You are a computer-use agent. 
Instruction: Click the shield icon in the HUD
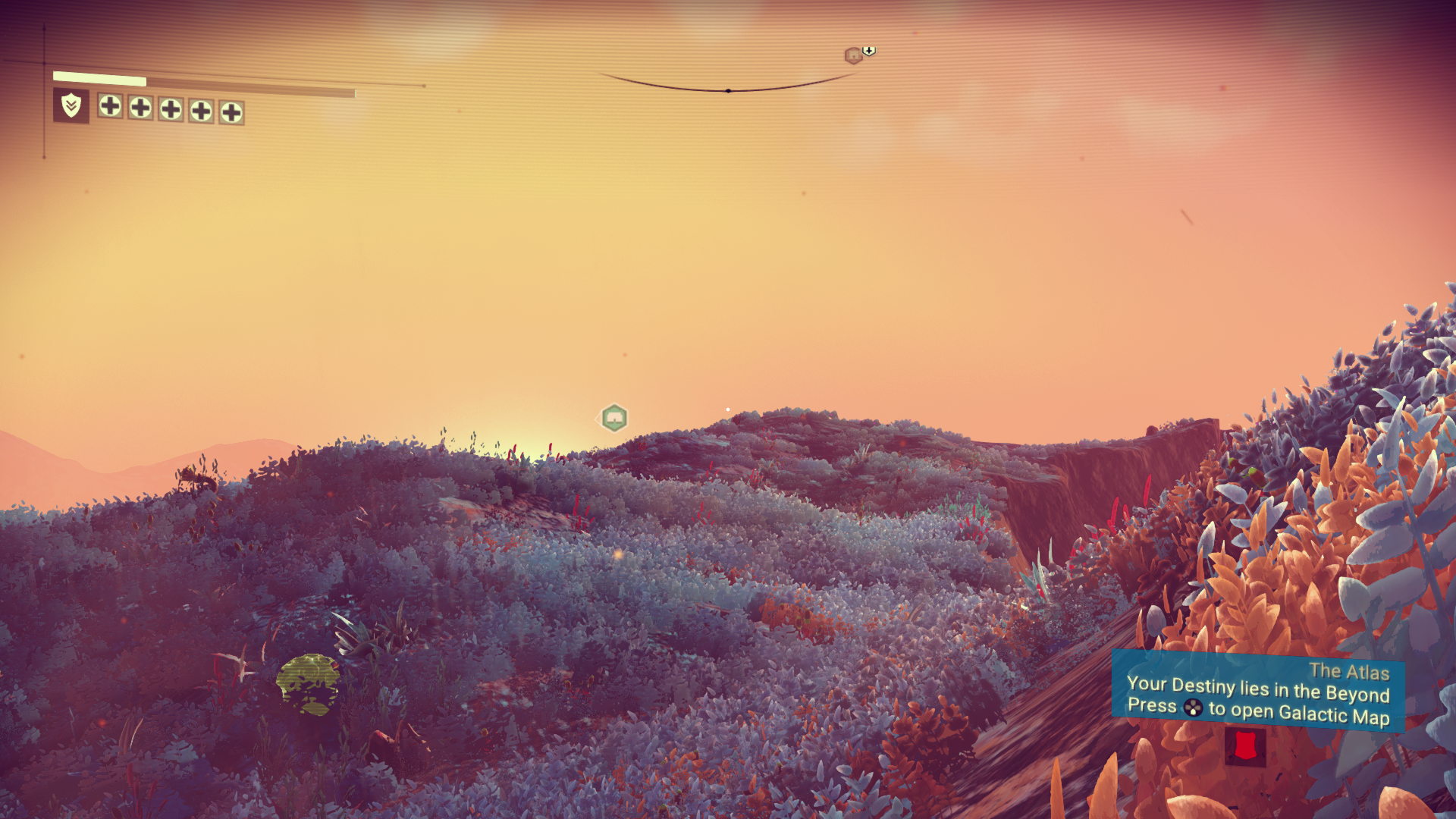pos(71,105)
